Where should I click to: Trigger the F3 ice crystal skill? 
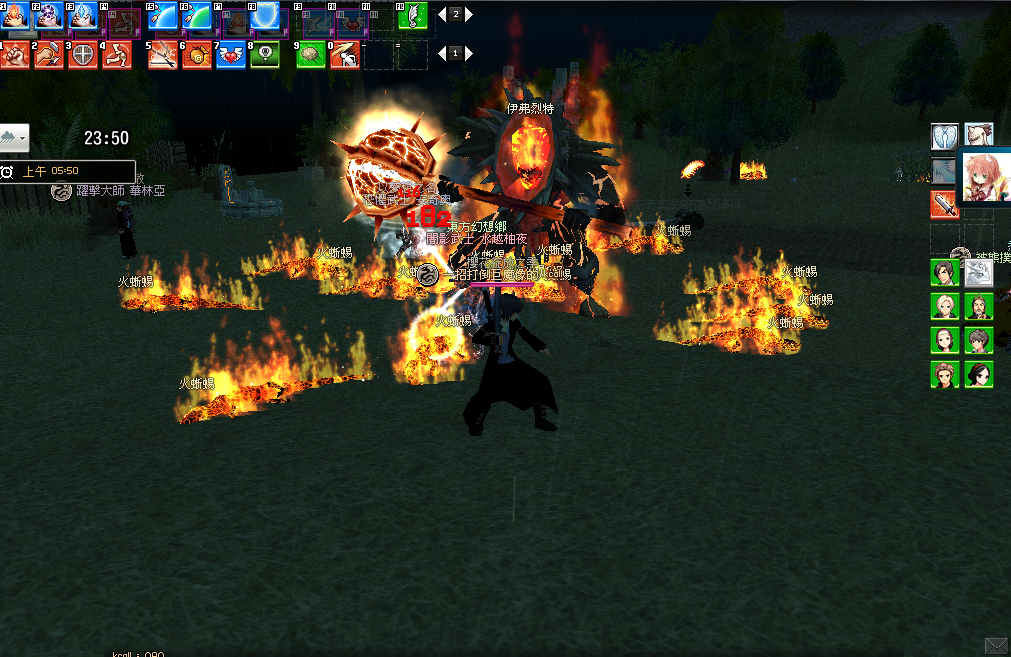pyautogui.click(x=83, y=16)
